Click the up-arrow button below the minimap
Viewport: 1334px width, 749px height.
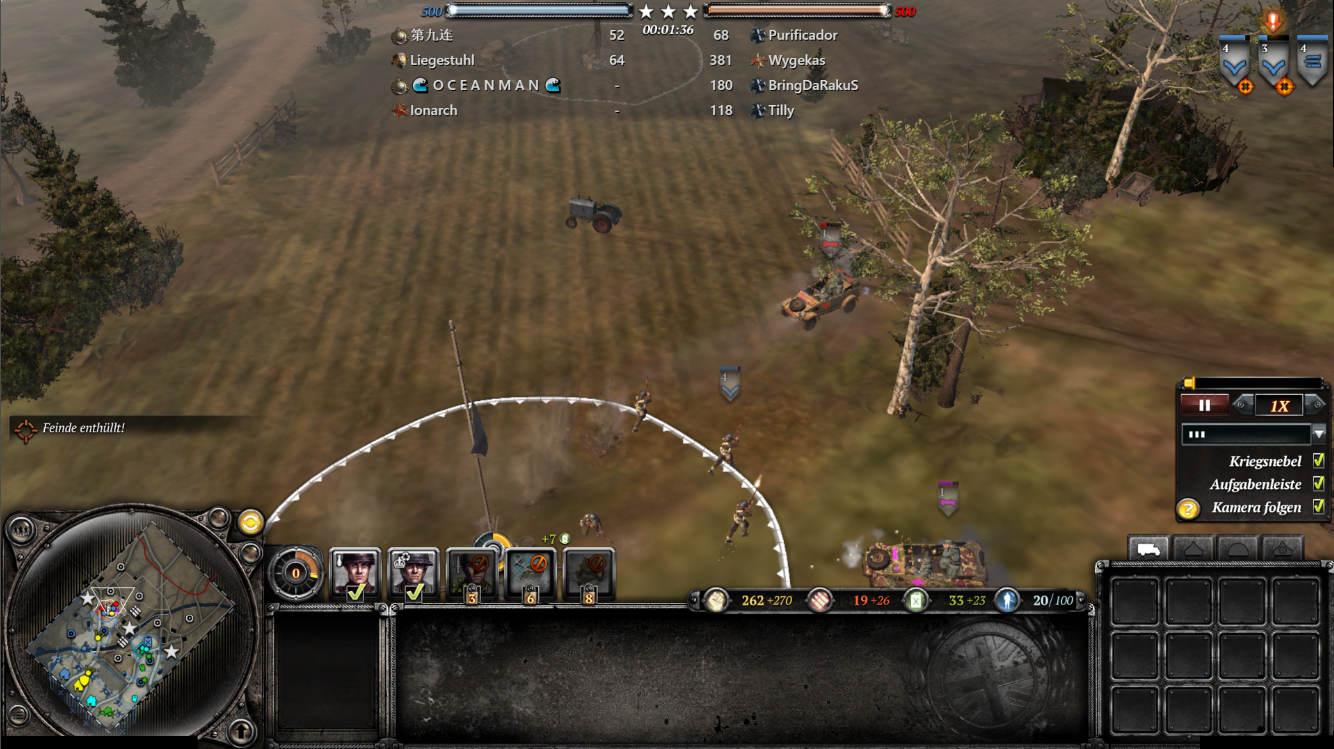pos(240,729)
